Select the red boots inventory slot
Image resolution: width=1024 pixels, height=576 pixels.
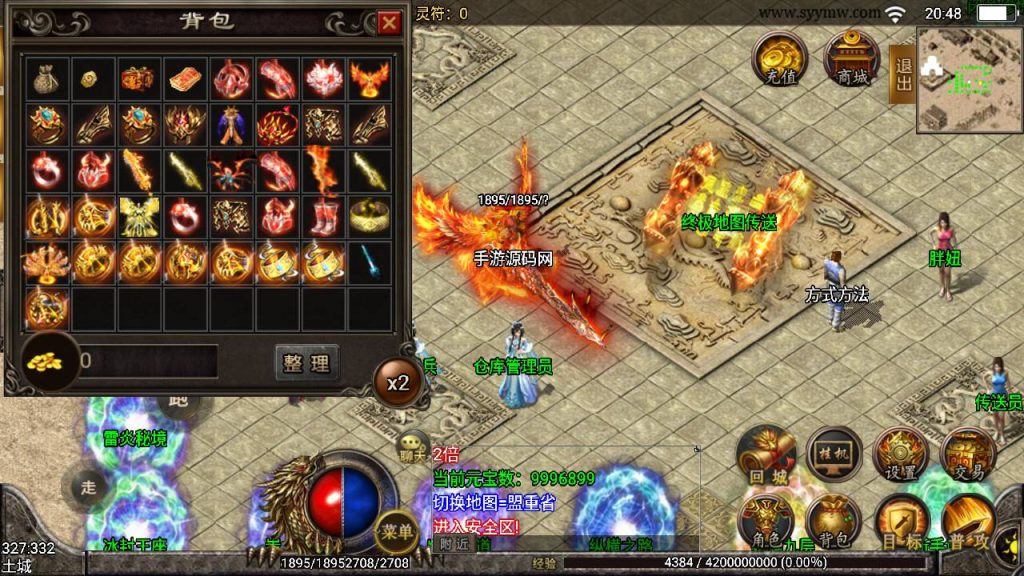pos(324,215)
